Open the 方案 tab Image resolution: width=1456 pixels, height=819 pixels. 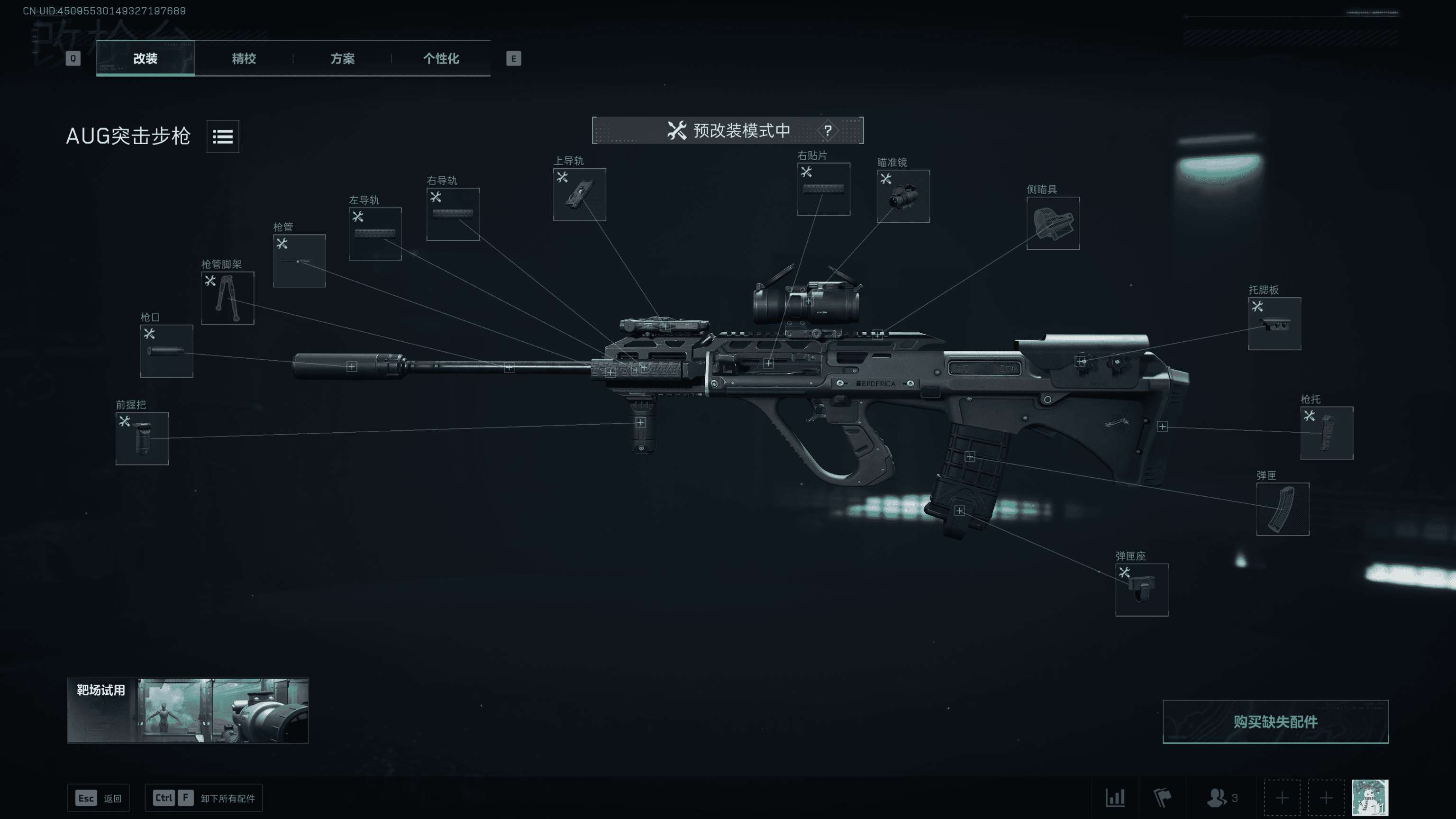pos(342,58)
